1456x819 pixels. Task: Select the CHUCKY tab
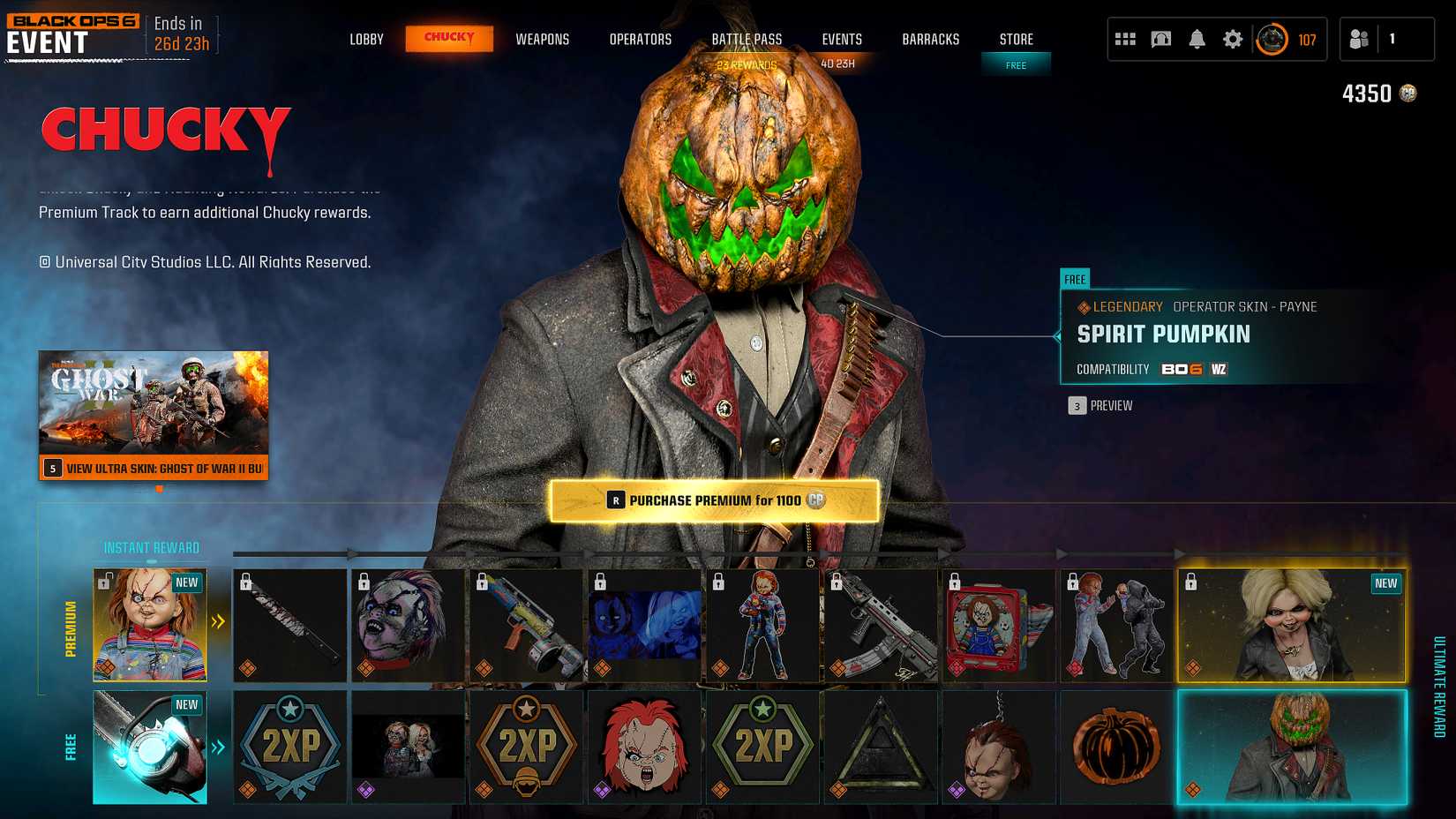pos(449,39)
